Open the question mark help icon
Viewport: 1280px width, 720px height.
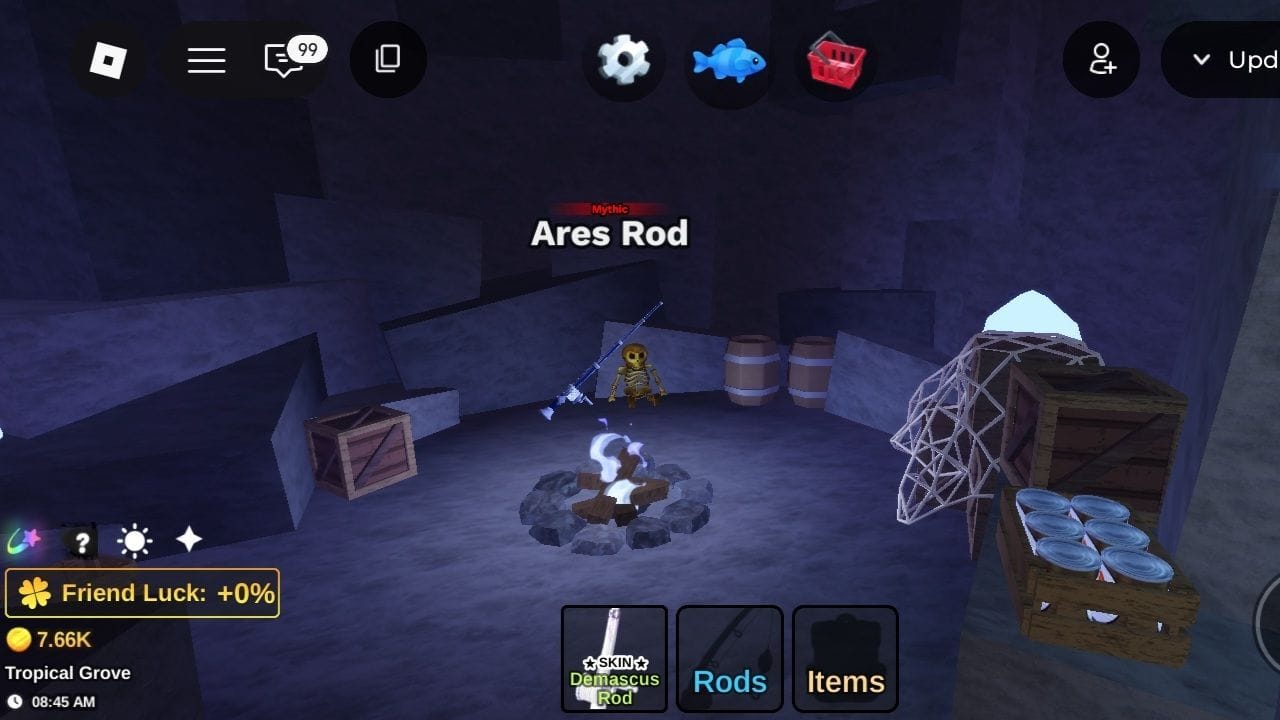80,540
